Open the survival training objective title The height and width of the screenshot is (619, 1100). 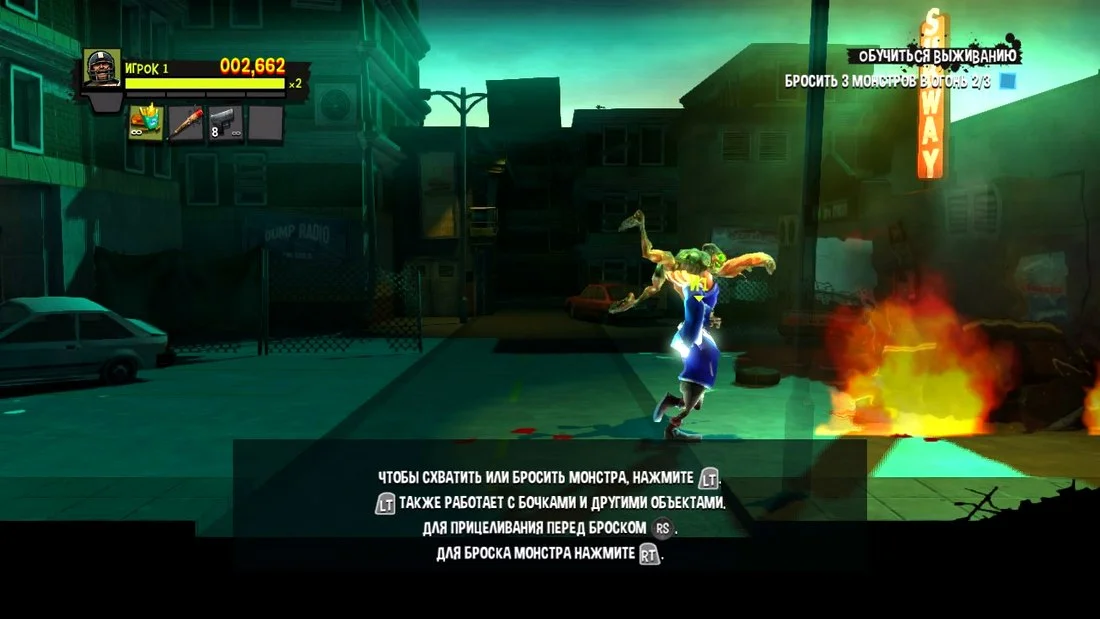[x=932, y=56]
